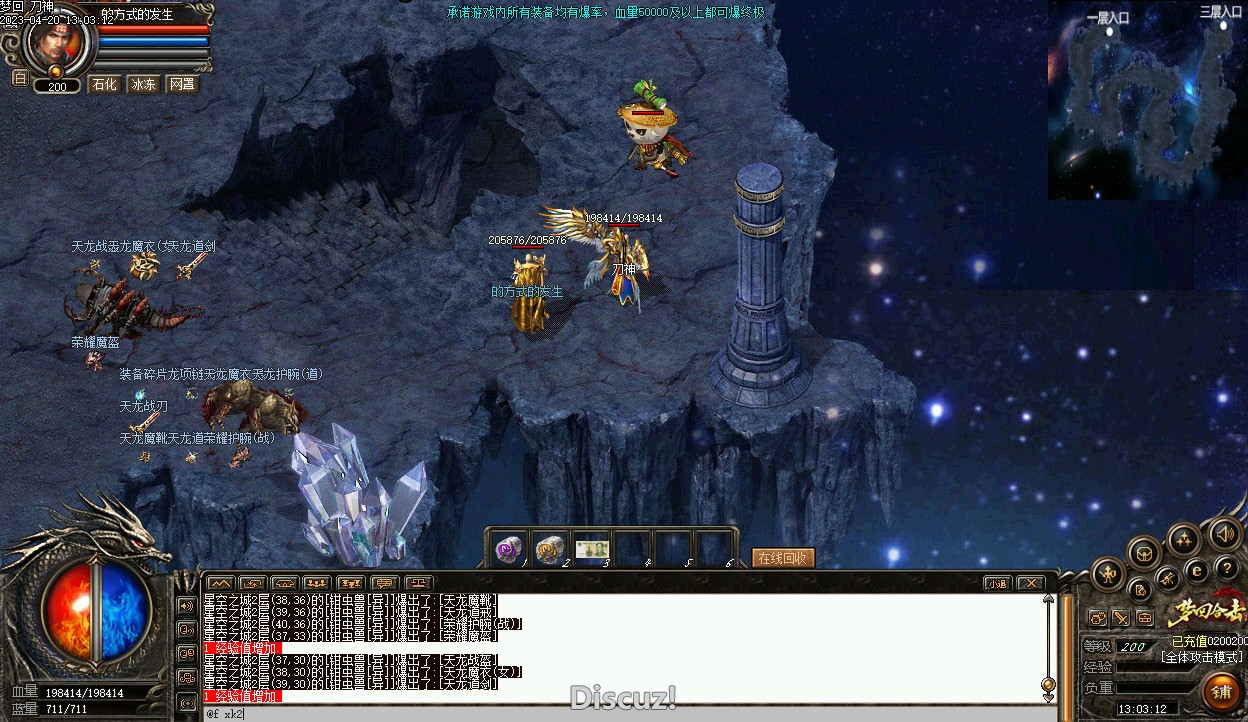Open the bag with the chest icon
Image resolution: width=1248 pixels, height=722 pixels.
click(1144, 552)
